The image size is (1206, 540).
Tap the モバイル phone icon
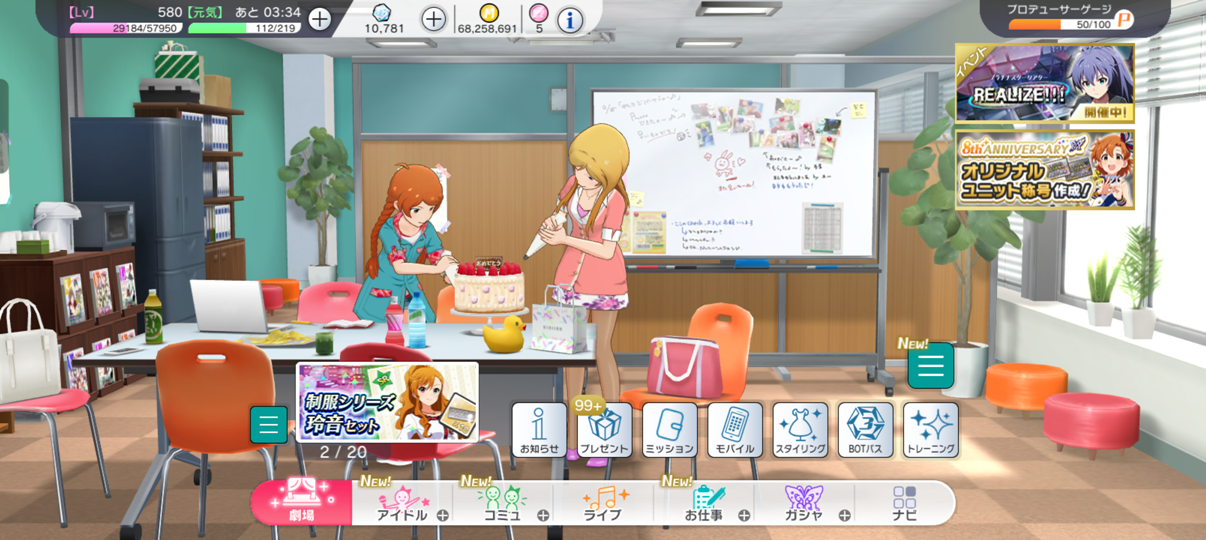pyautogui.click(x=735, y=430)
